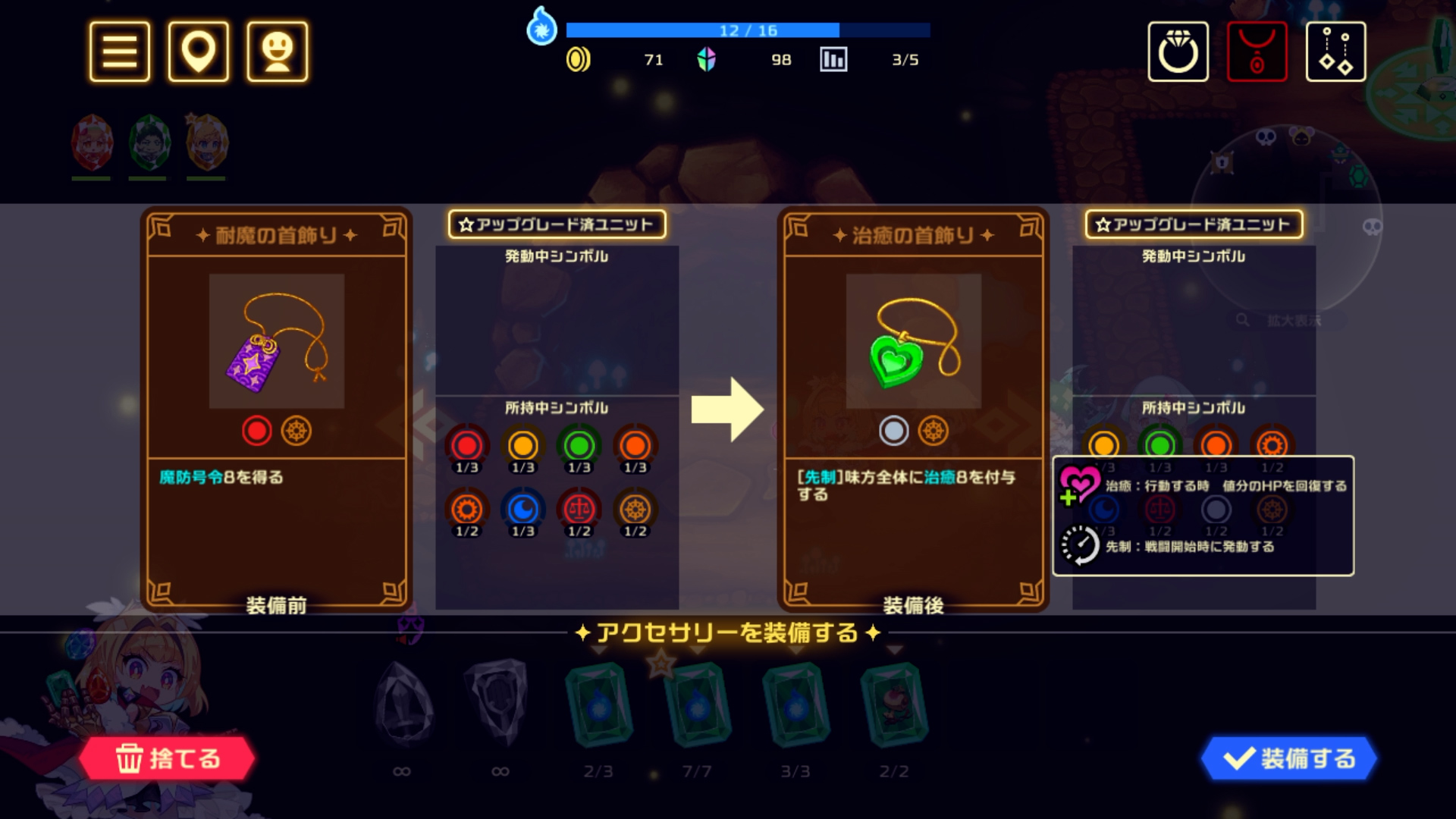Discard the accessory with 捨てる

(x=167, y=758)
